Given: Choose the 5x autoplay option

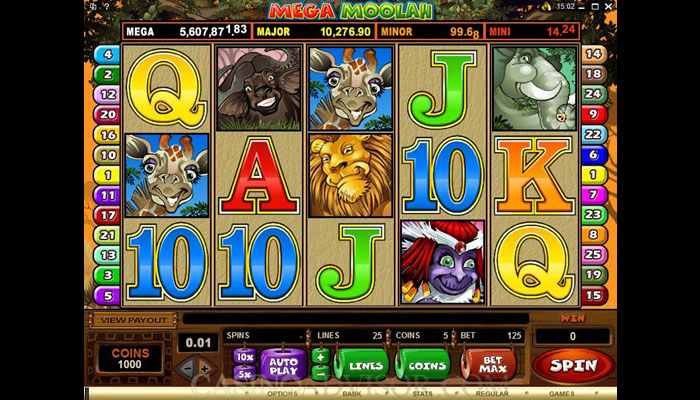Looking at the screenshot, I should click(x=244, y=372).
